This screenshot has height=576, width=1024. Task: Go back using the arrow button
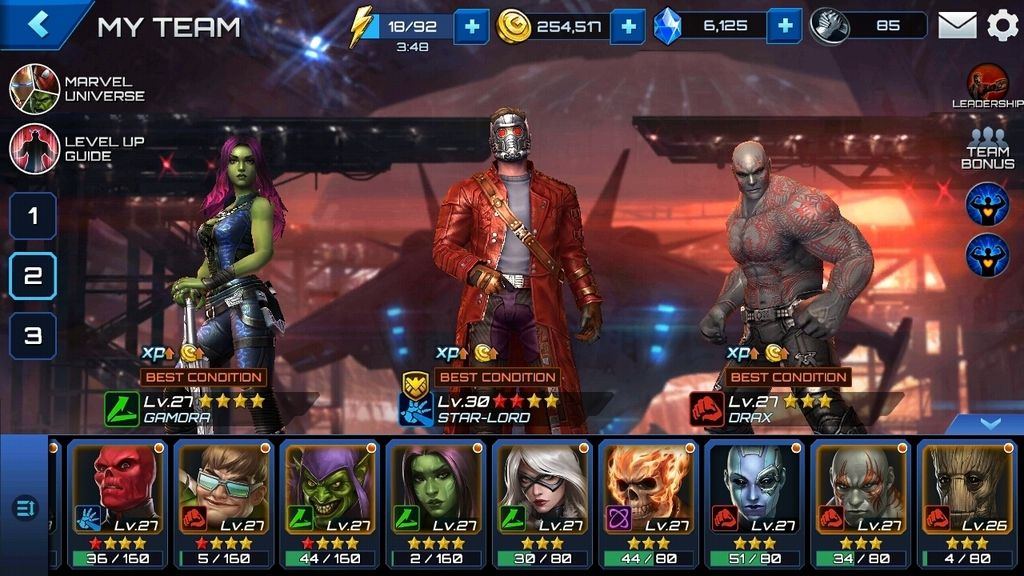38,24
